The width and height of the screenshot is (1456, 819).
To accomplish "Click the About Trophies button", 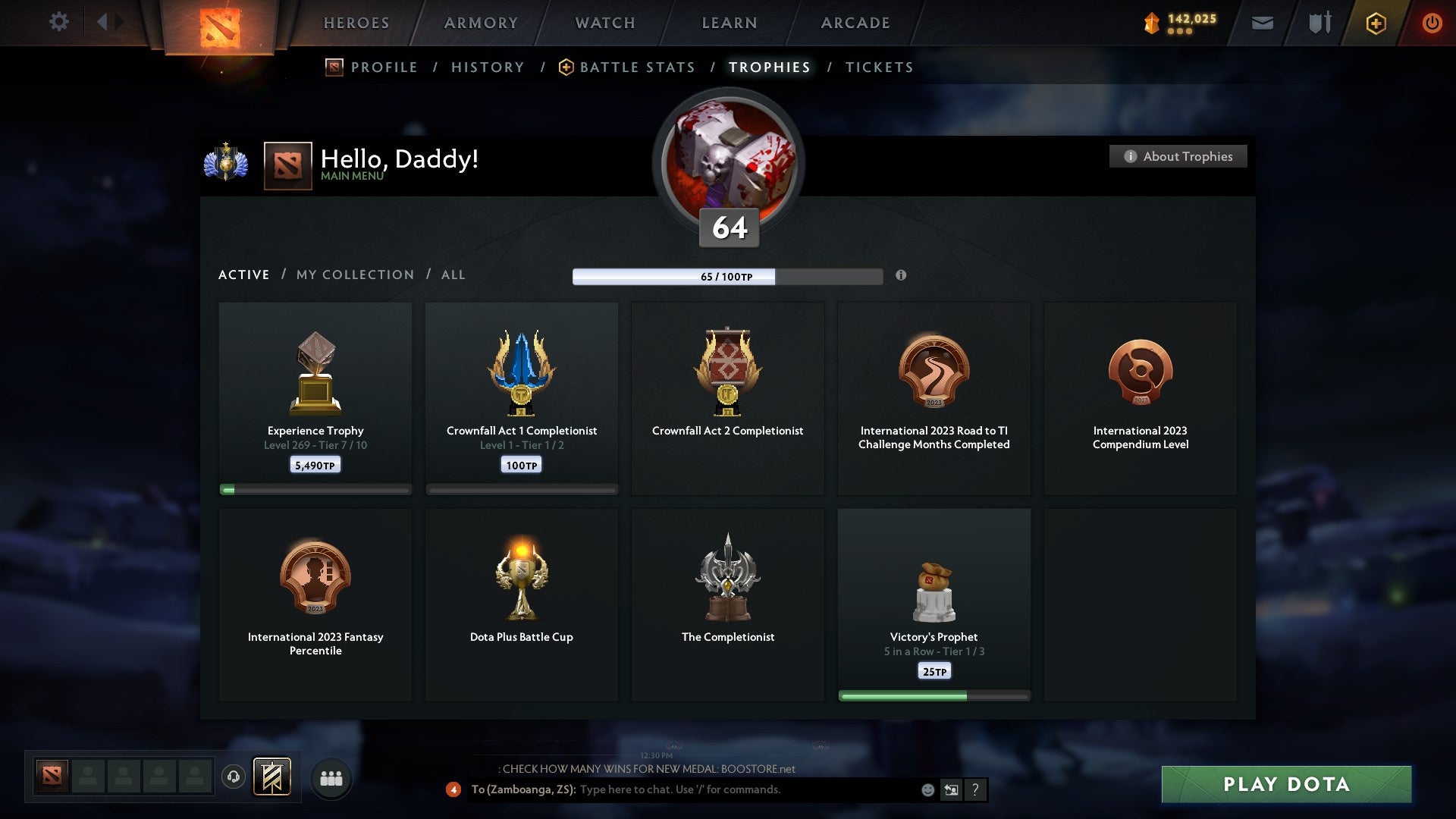I will pyautogui.click(x=1178, y=156).
